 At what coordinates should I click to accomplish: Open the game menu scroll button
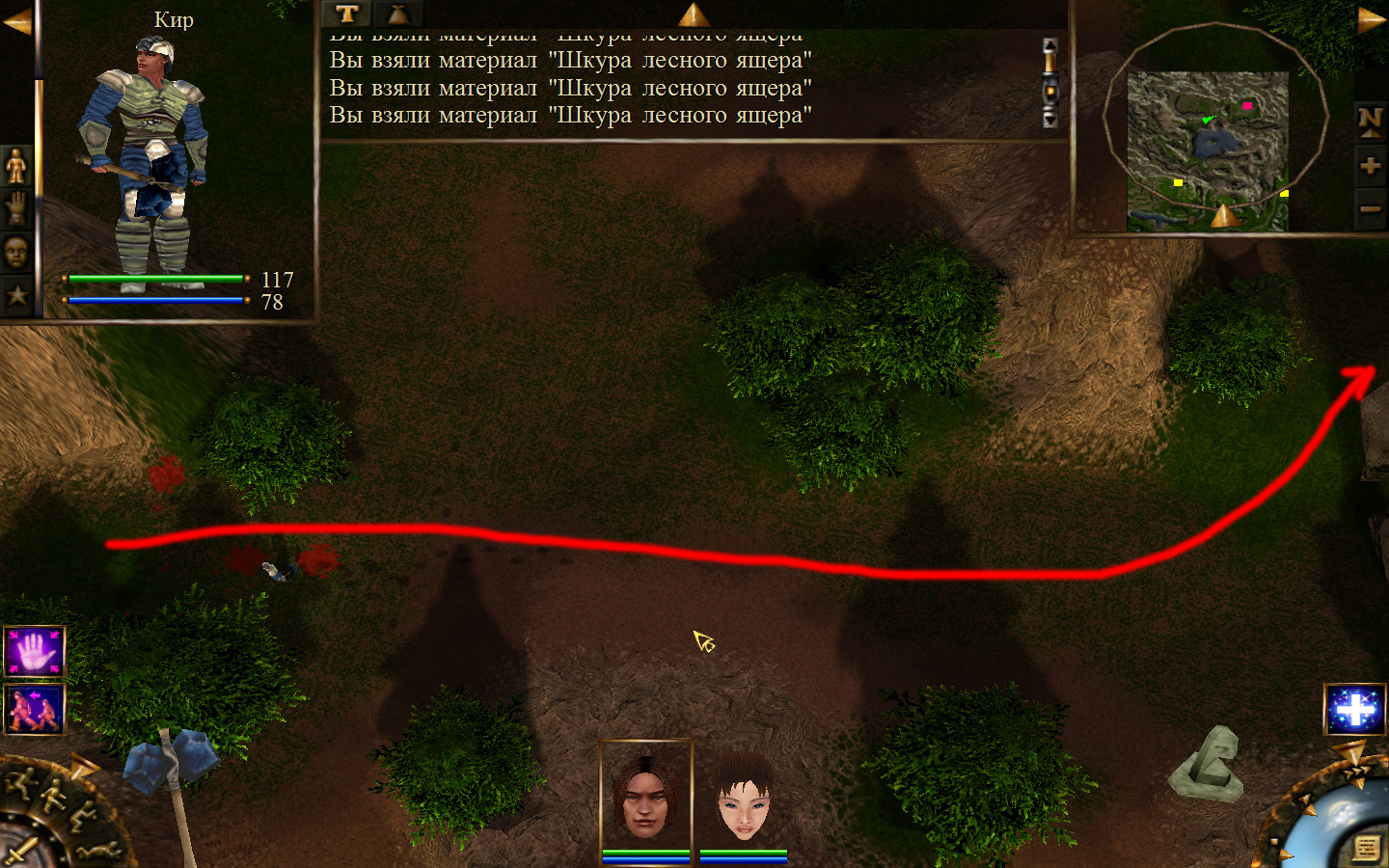pos(1366,847)
